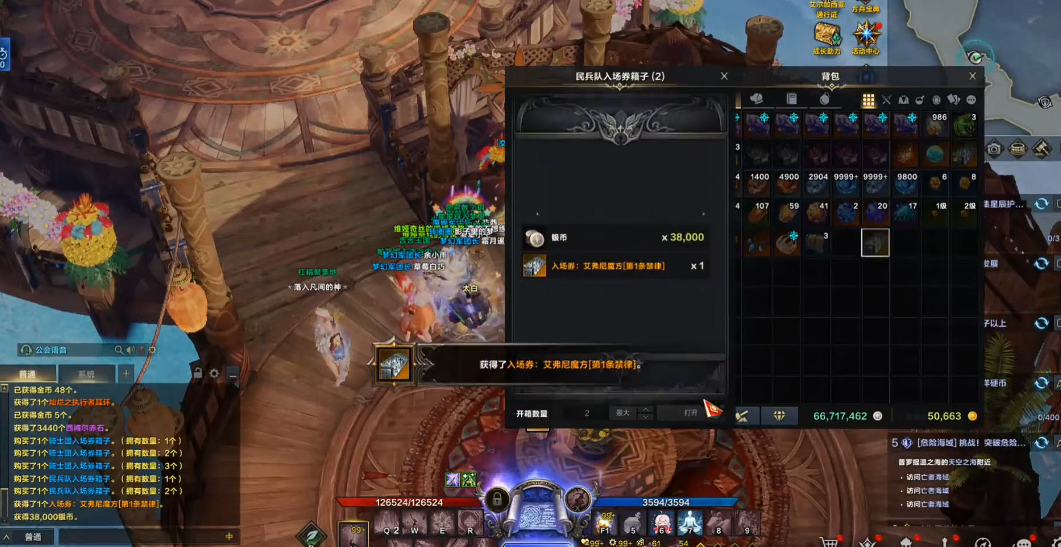Click the 打开 open-chest button
The height and width of the screenshot is (547, 1061).
(x=690, y=412)
